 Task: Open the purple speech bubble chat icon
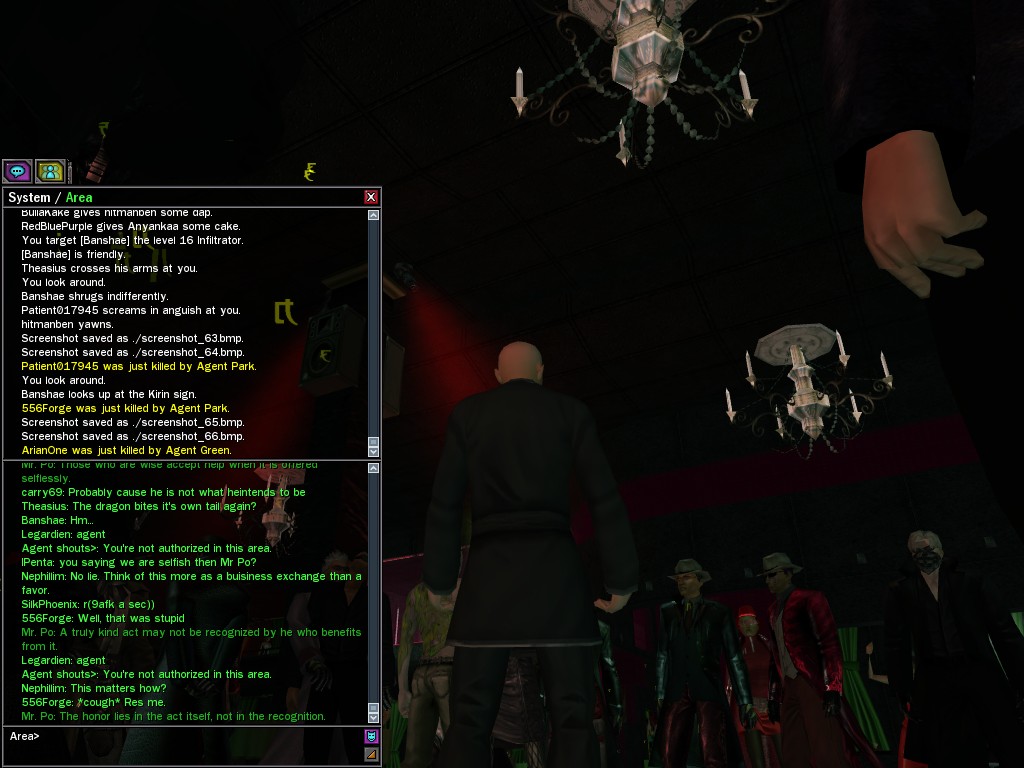(x=17, y=171)
